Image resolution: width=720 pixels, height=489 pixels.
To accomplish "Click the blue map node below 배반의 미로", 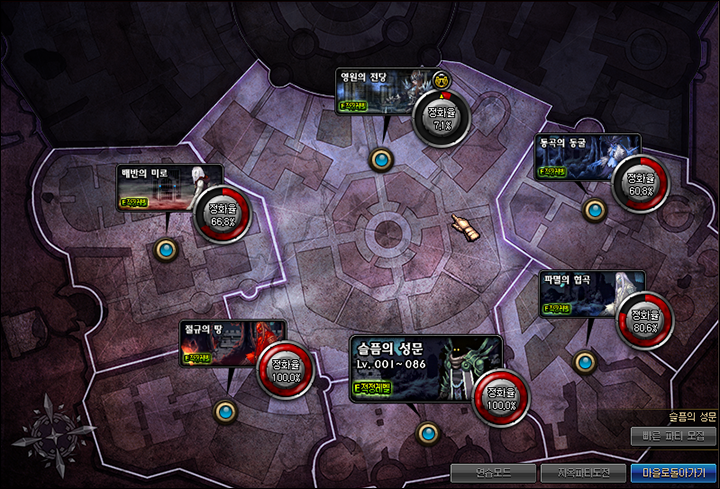I will click(167, 250).
